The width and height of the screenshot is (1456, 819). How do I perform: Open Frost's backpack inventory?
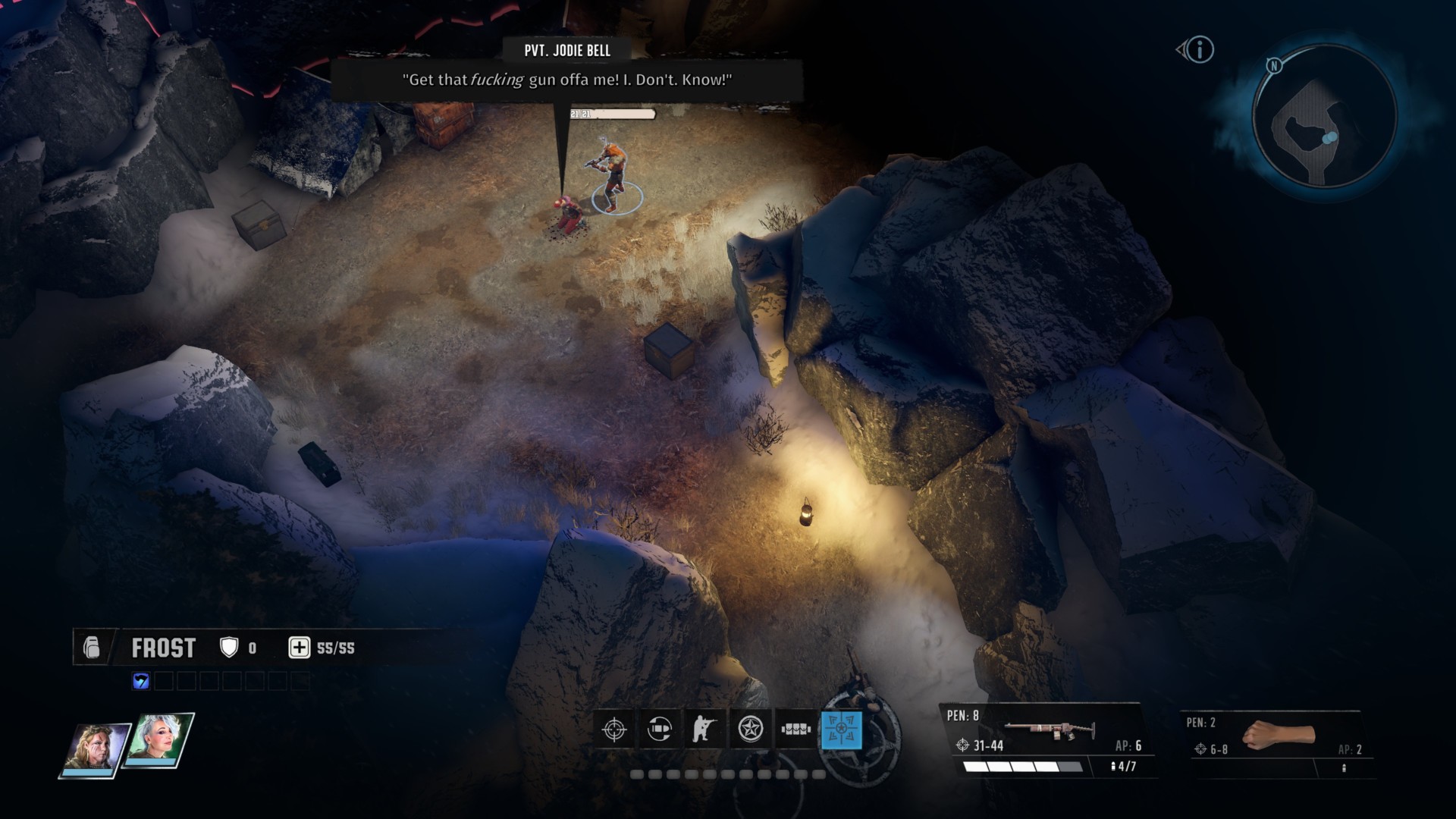coord(92,648)
